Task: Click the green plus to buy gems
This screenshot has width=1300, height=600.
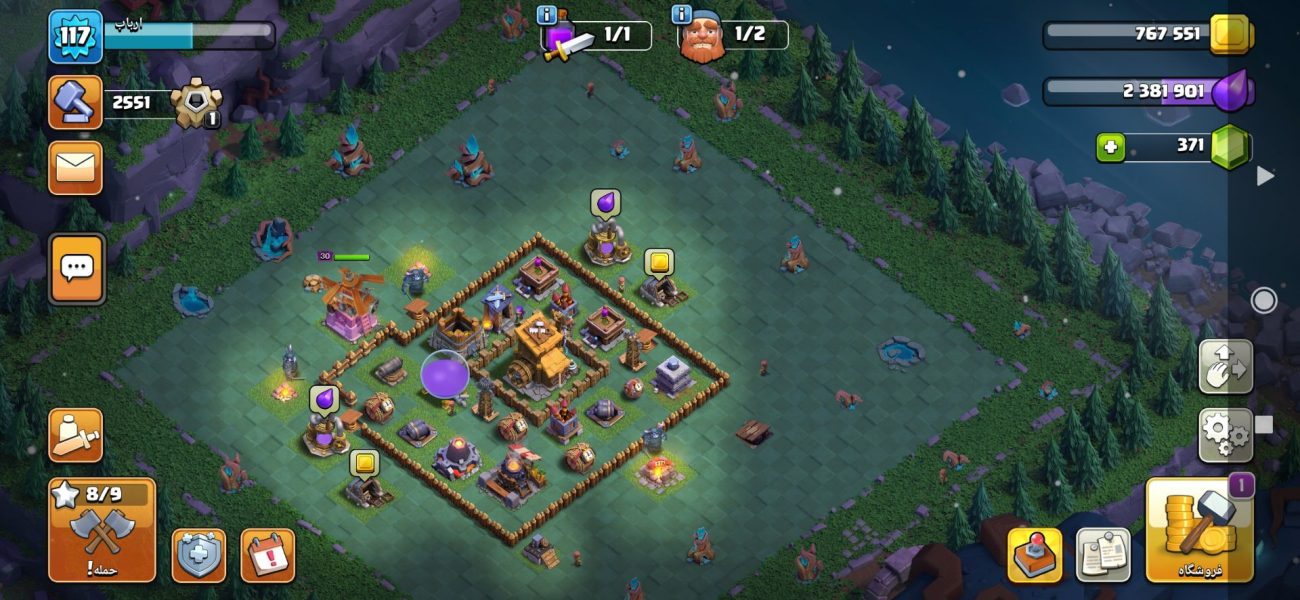Action: point(1110,148)
